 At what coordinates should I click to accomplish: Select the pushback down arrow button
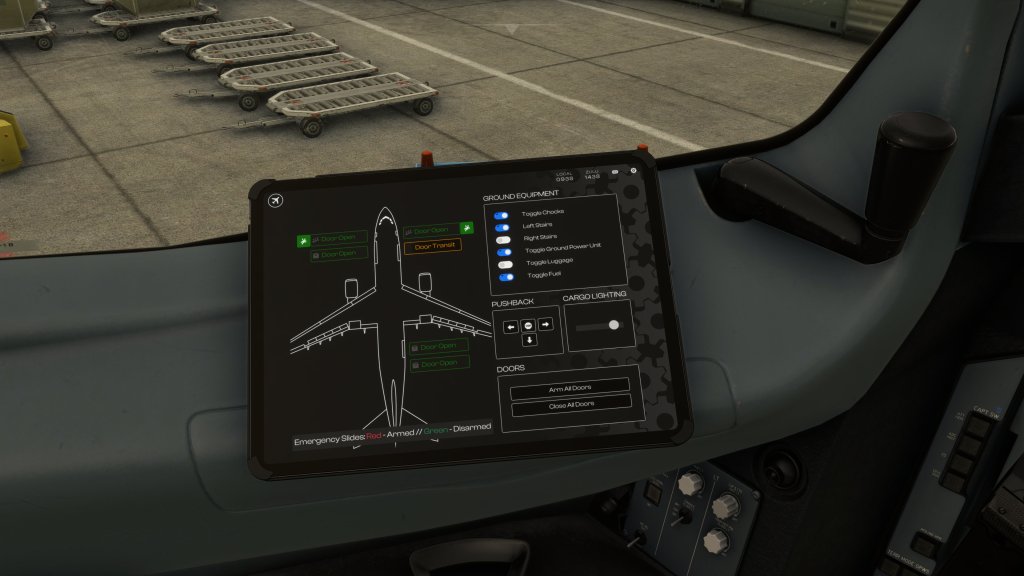point(529,340)
